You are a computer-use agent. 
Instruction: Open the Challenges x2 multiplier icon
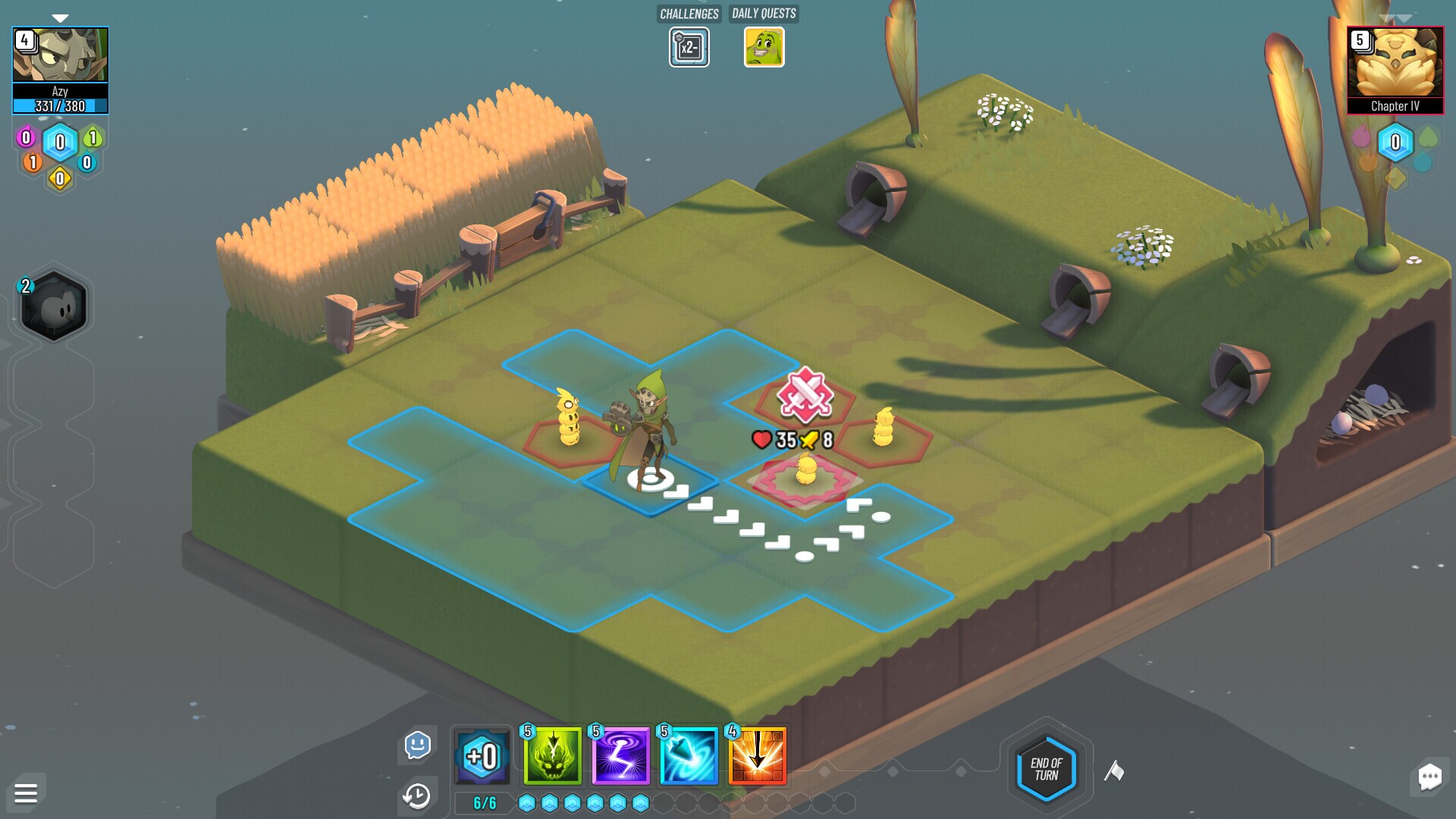click(689, 47)
